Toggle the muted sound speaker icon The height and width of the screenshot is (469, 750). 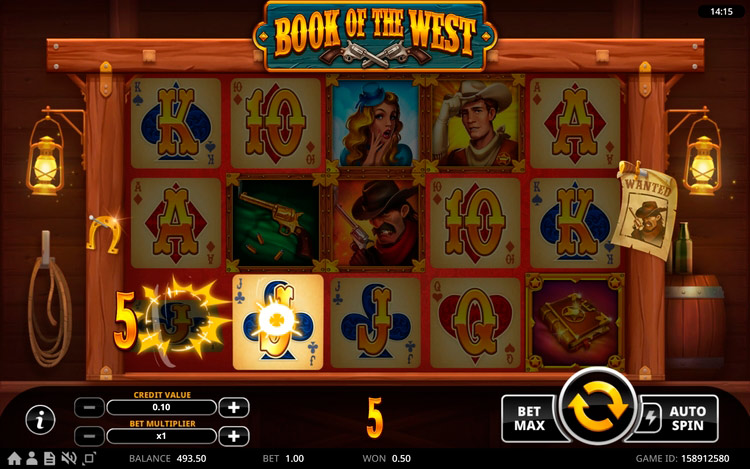69,459
